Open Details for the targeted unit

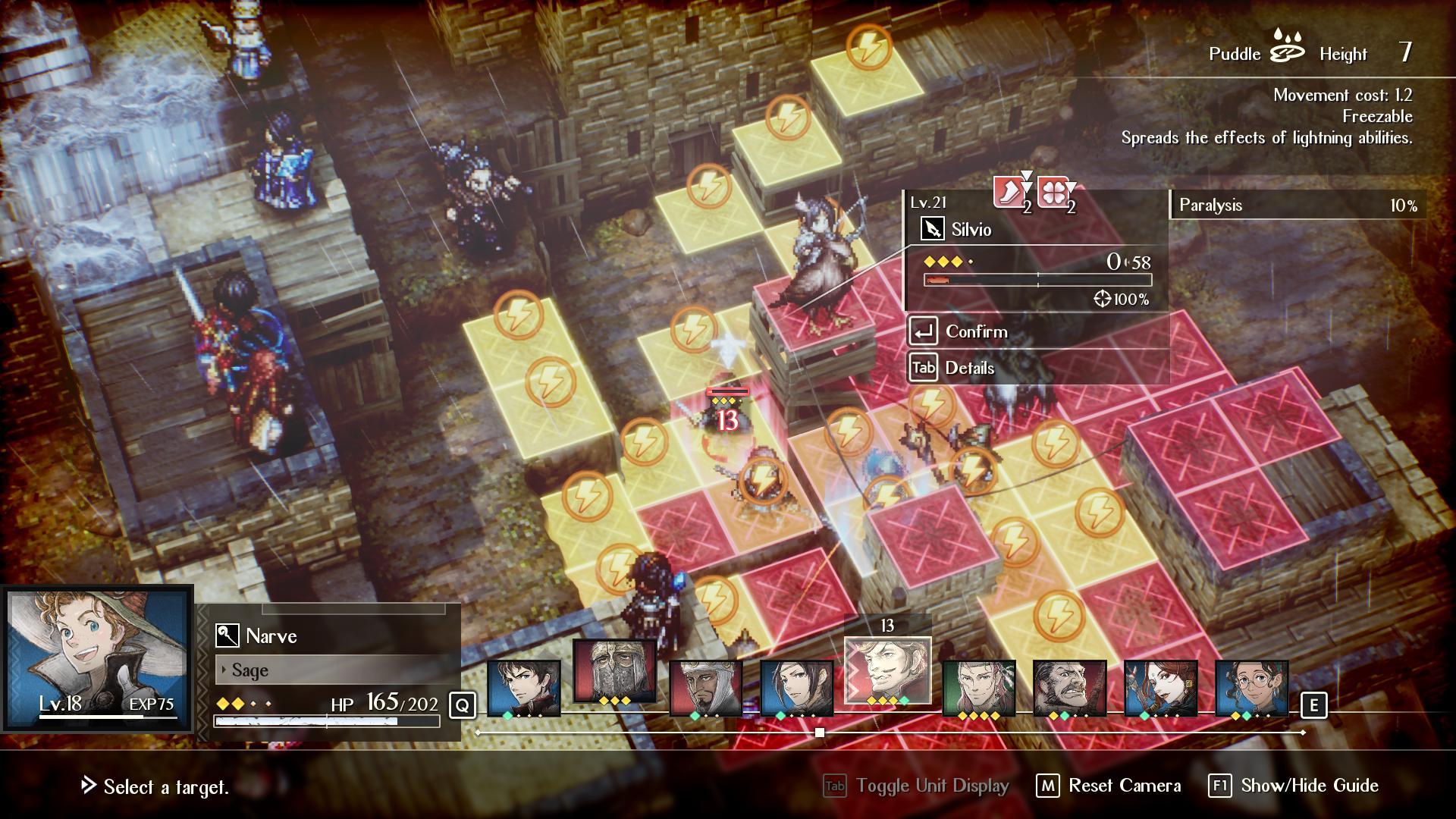click(968, 368)
